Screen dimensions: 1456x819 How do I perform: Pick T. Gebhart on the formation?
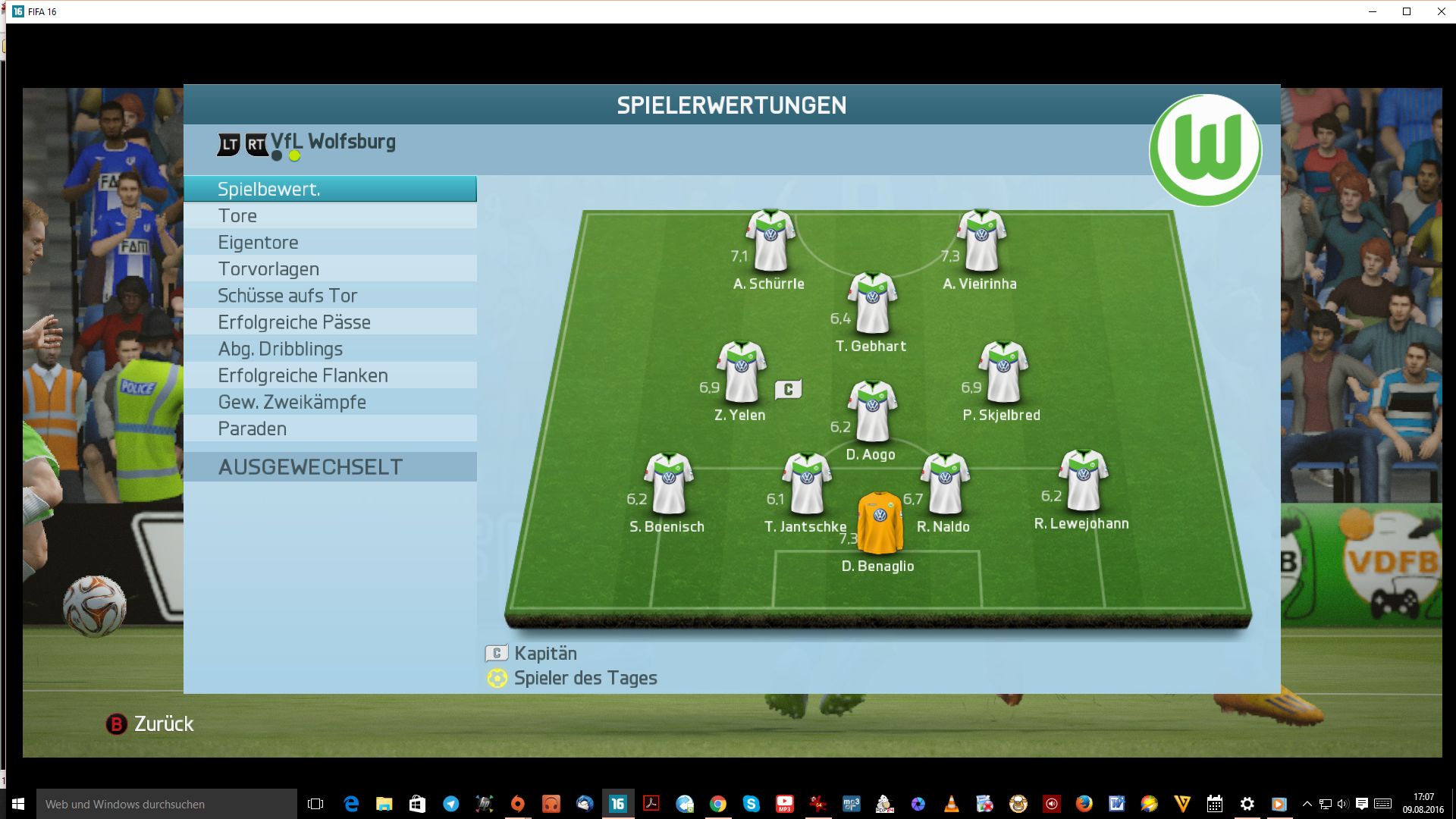pos(872,303)
